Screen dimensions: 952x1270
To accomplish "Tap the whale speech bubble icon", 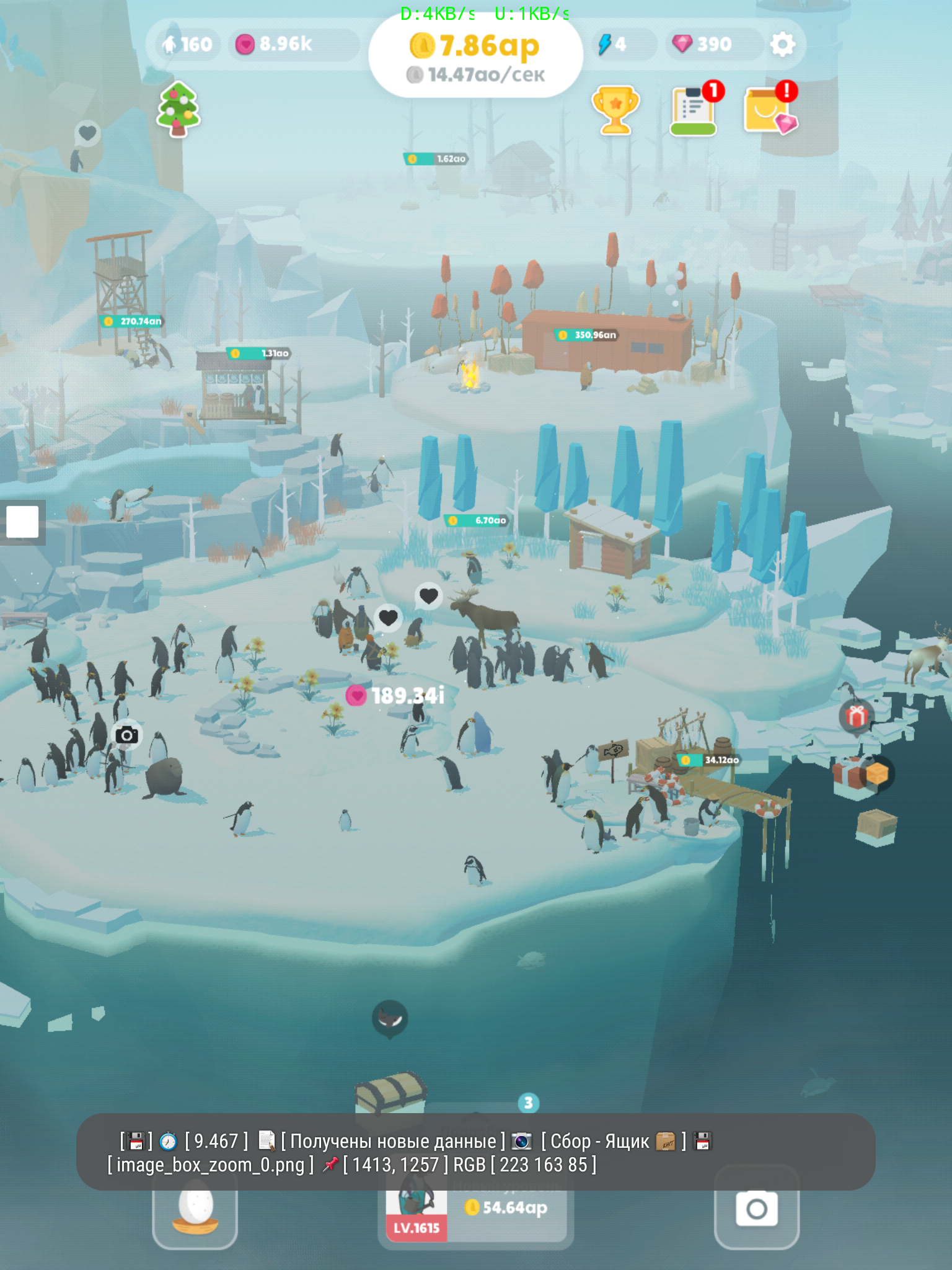I will pos(390,1018).
